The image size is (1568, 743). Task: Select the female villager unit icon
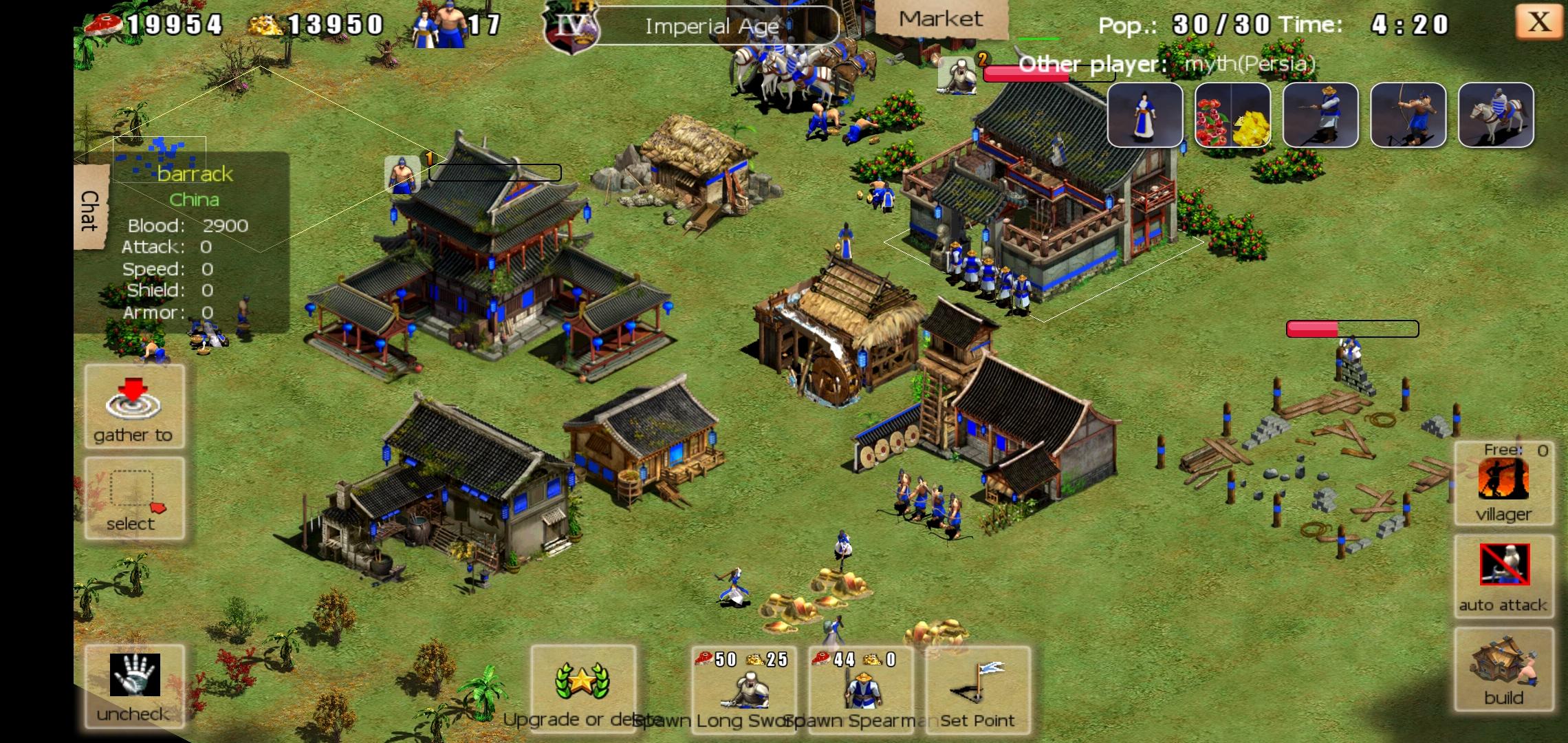click(x=1144, y=115)
